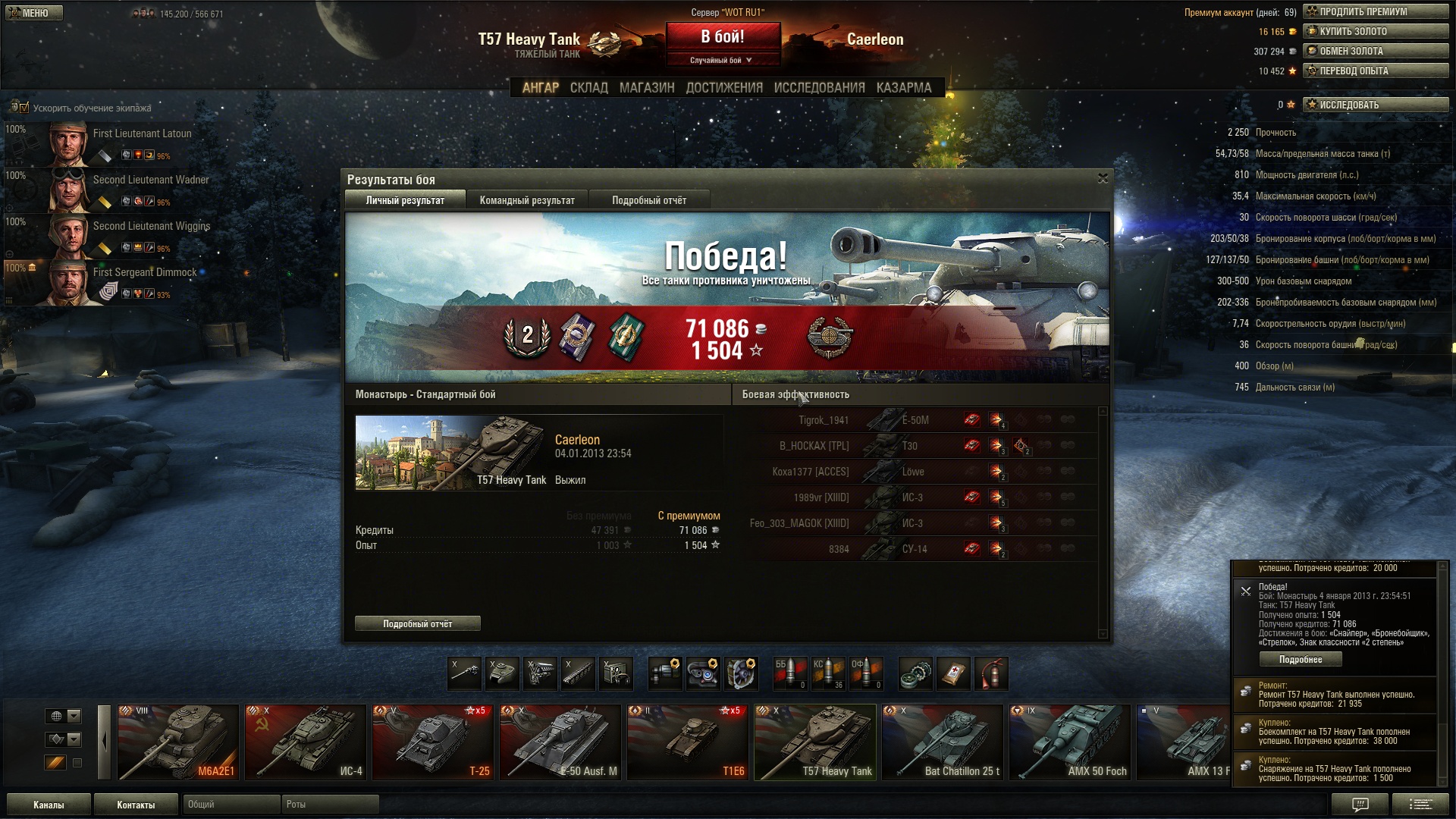This screenshot has height=819, width=1456.
Task: Show the ДОСТИЖЕНИЯ page
Action: (x=724, y=88)
